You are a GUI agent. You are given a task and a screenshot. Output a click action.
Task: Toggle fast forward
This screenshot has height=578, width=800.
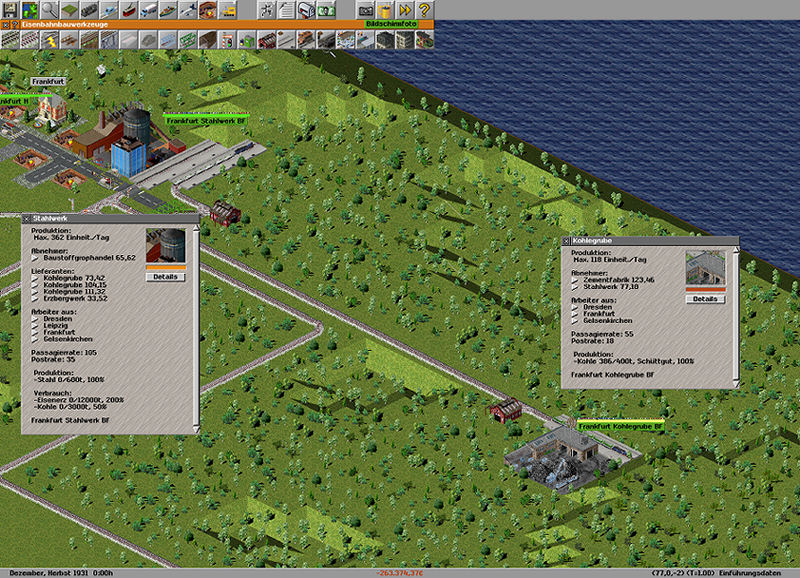[404, 9]
